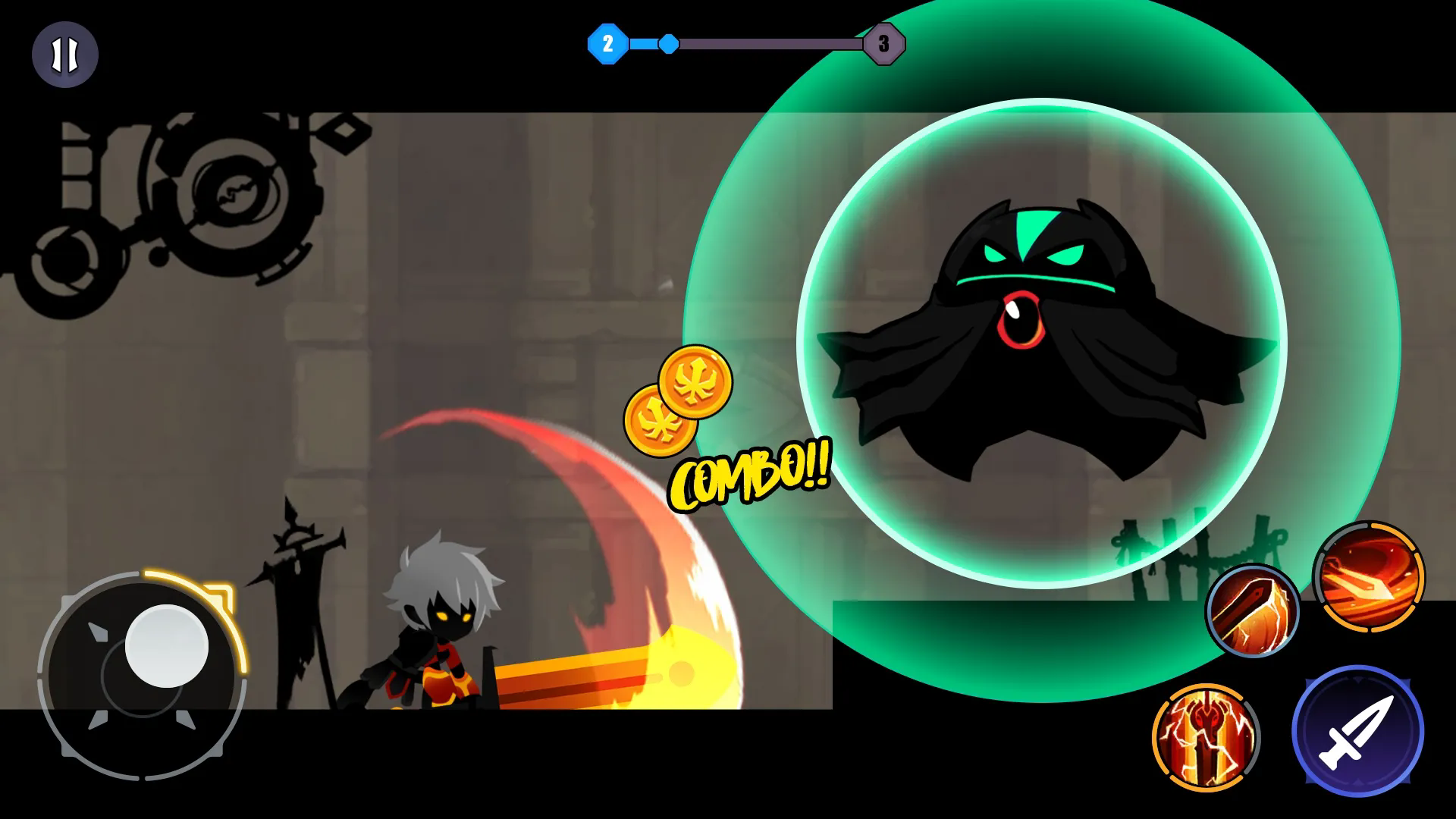Pause the game with the top-left button
This screenshot has width=1456, height=819.
click(x=64, y=55)
